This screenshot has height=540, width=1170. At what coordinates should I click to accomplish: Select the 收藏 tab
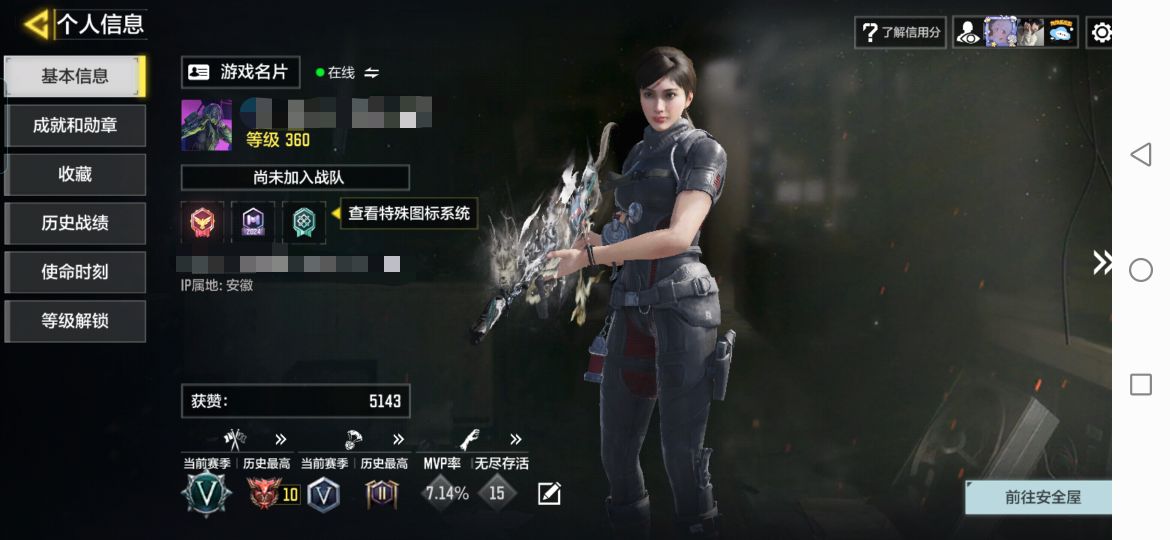point(75,174)
